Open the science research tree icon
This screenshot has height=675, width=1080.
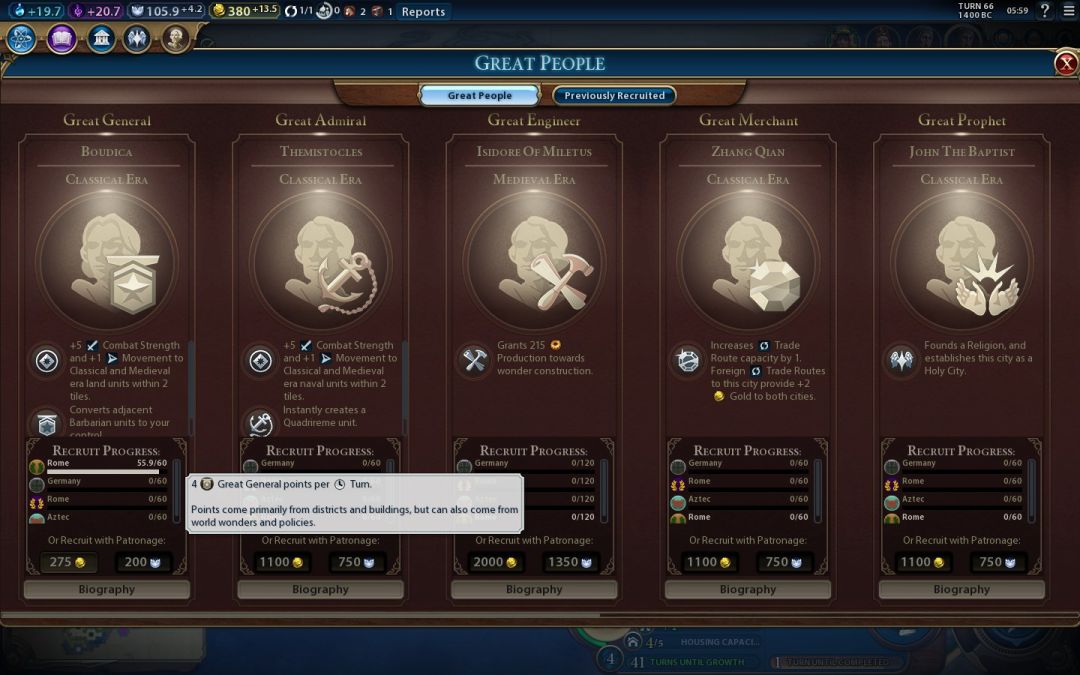(22, 39)
